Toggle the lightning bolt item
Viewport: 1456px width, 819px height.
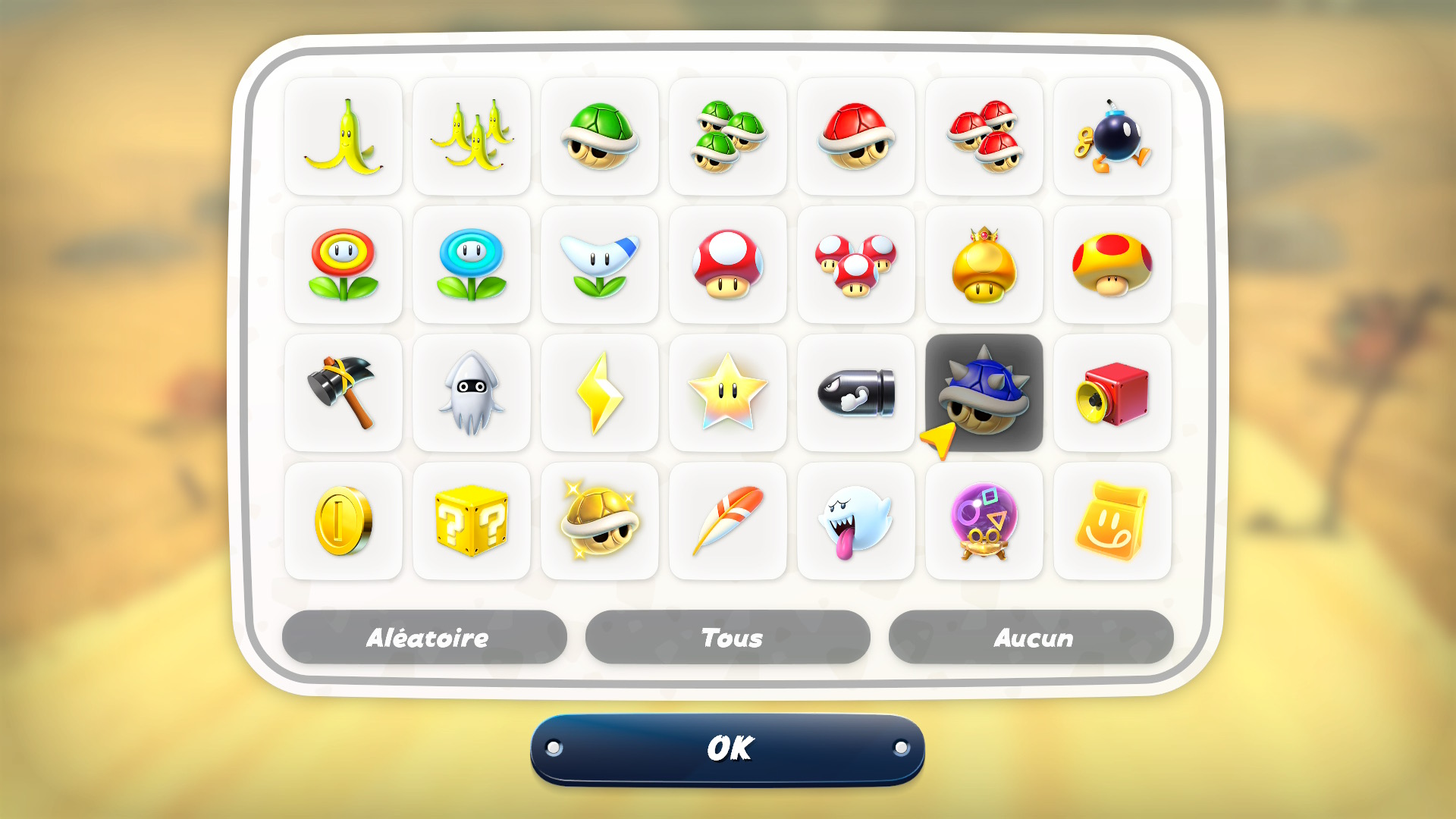[600, 393]
